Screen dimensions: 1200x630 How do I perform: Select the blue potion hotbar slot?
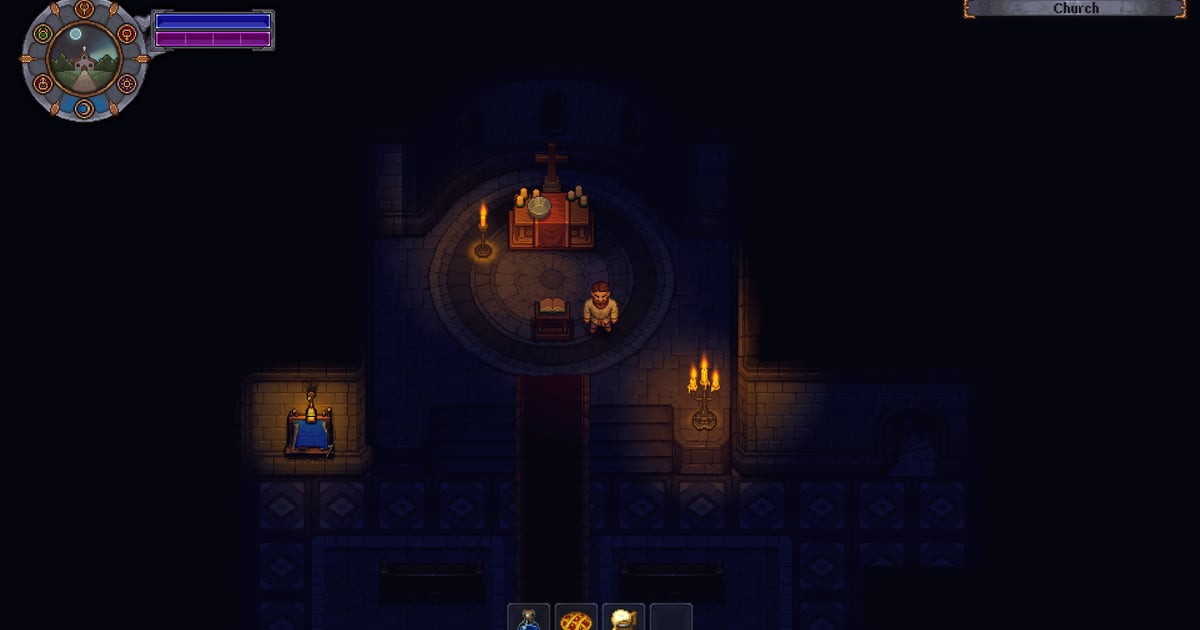(x=529, y=619)
